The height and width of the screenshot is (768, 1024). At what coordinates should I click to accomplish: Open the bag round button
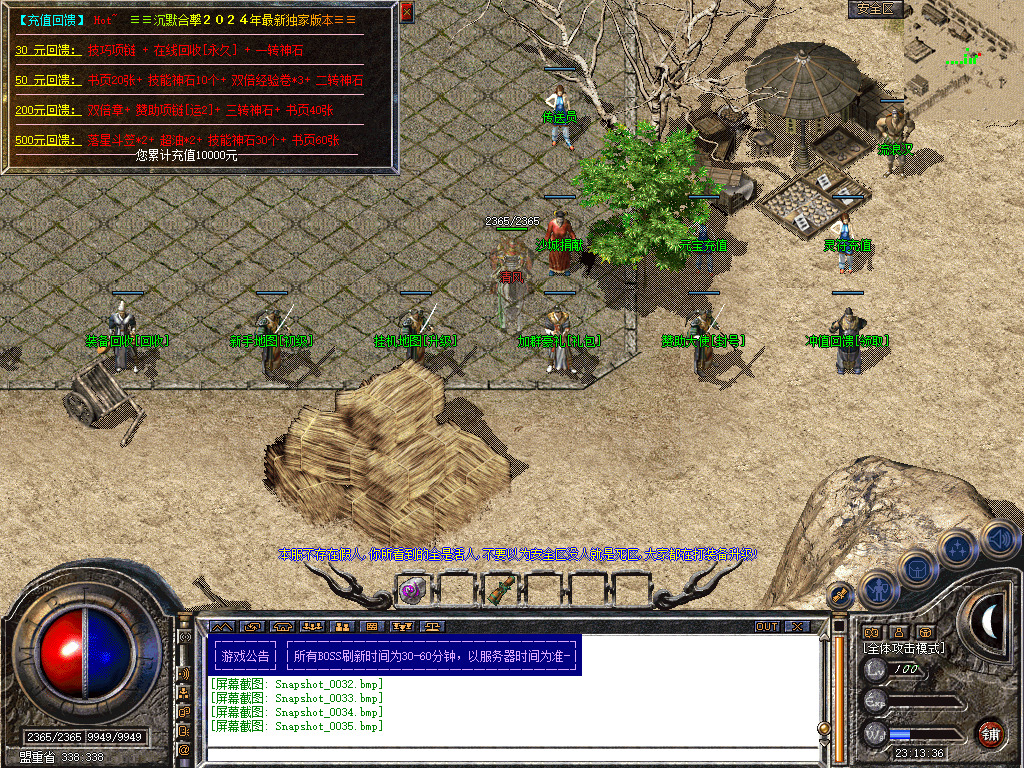tap(918, 570)
